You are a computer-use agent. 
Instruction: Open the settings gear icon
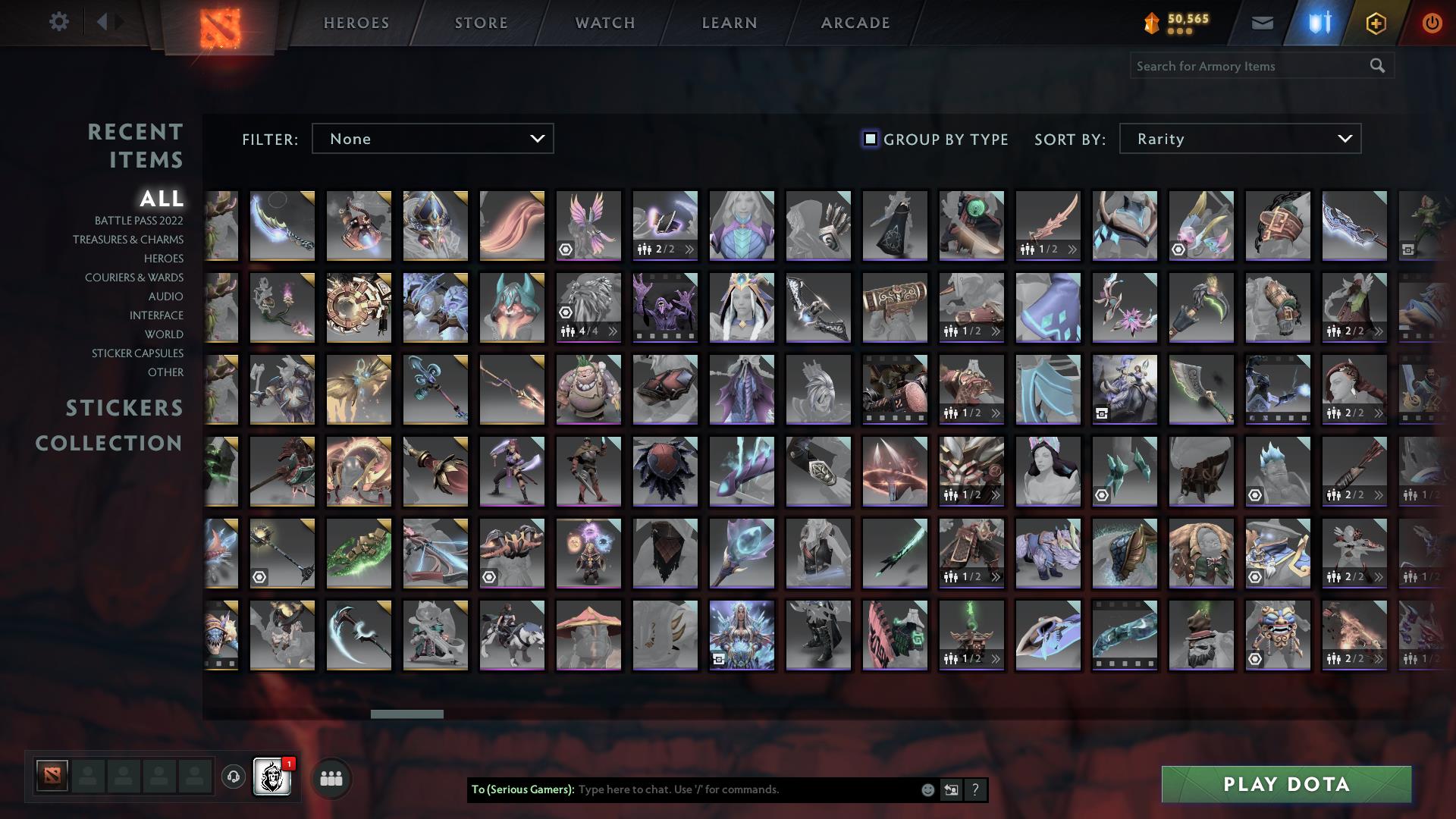[x=59, y=22]
